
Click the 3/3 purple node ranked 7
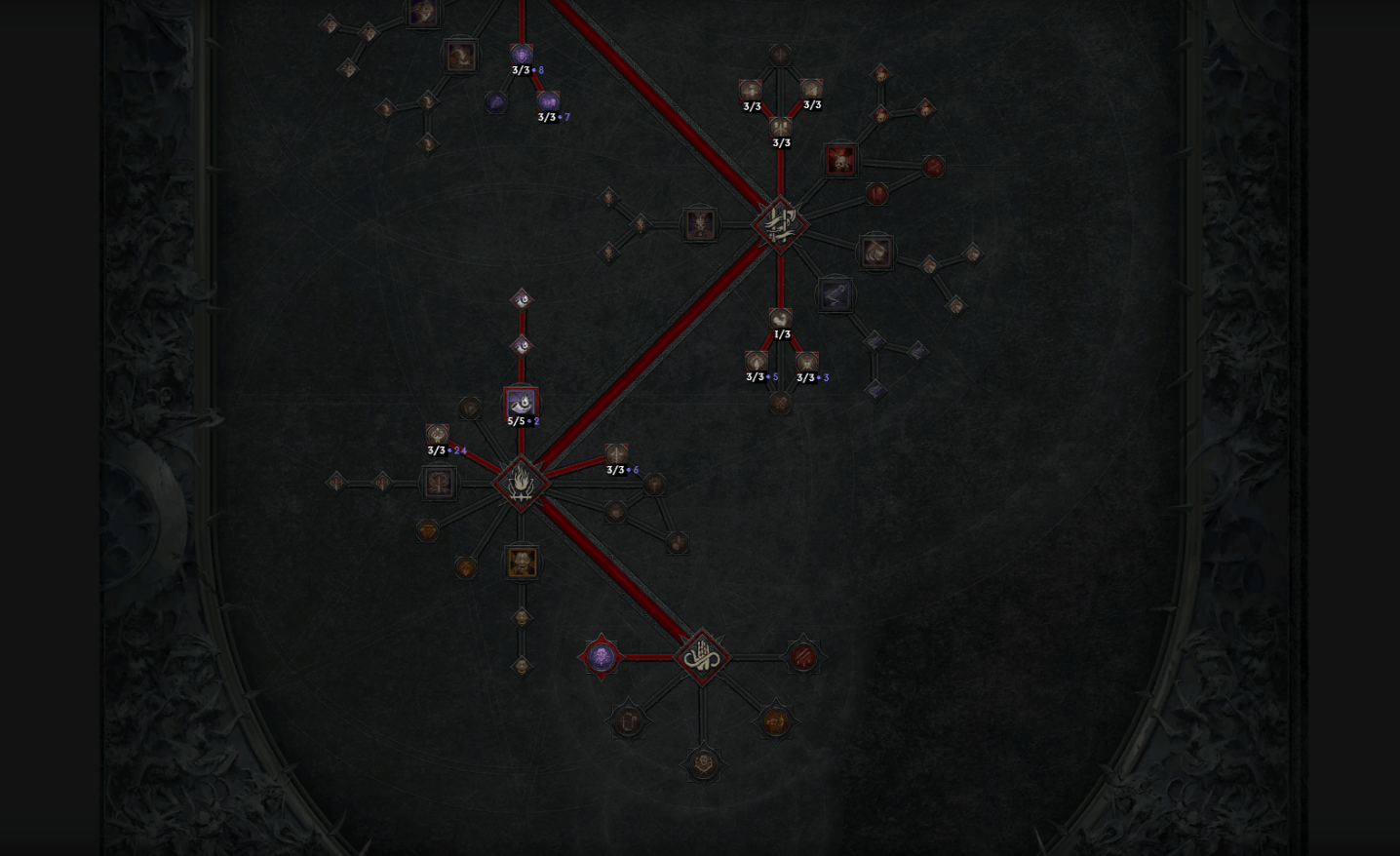pyautogui.click(x=548, y=101)
